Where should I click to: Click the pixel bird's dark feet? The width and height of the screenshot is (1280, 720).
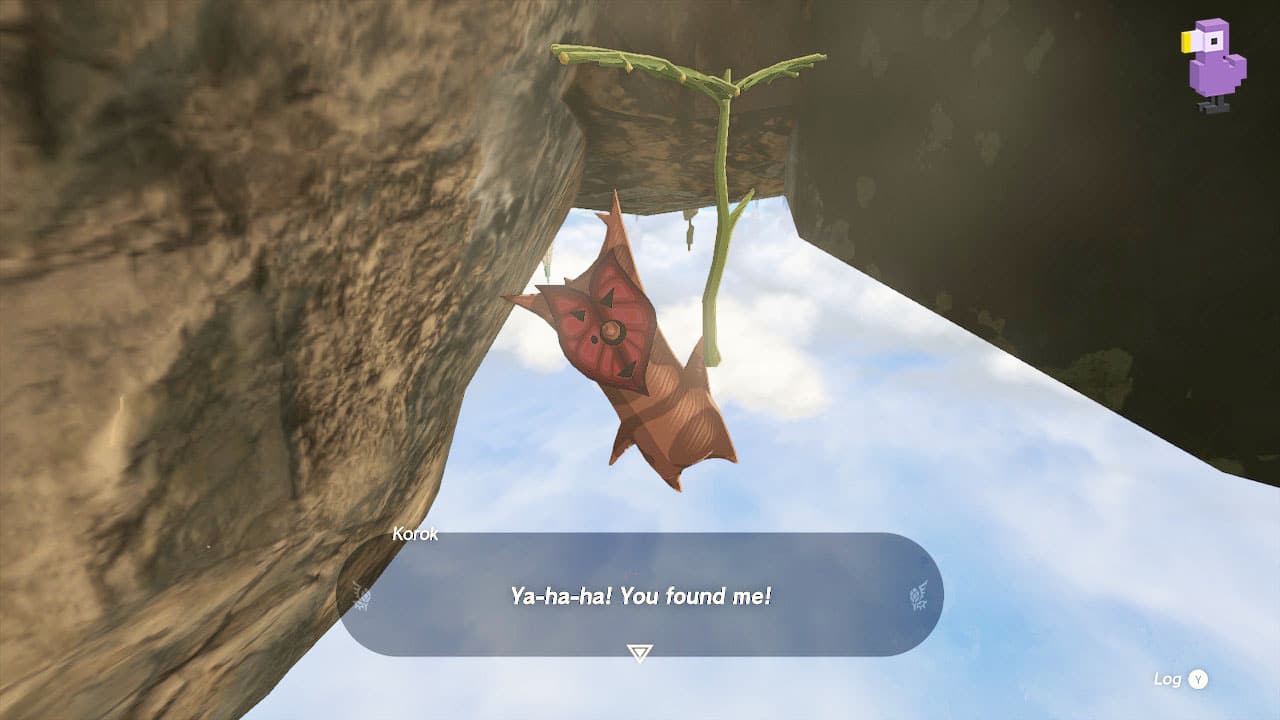pos(1213,103)
